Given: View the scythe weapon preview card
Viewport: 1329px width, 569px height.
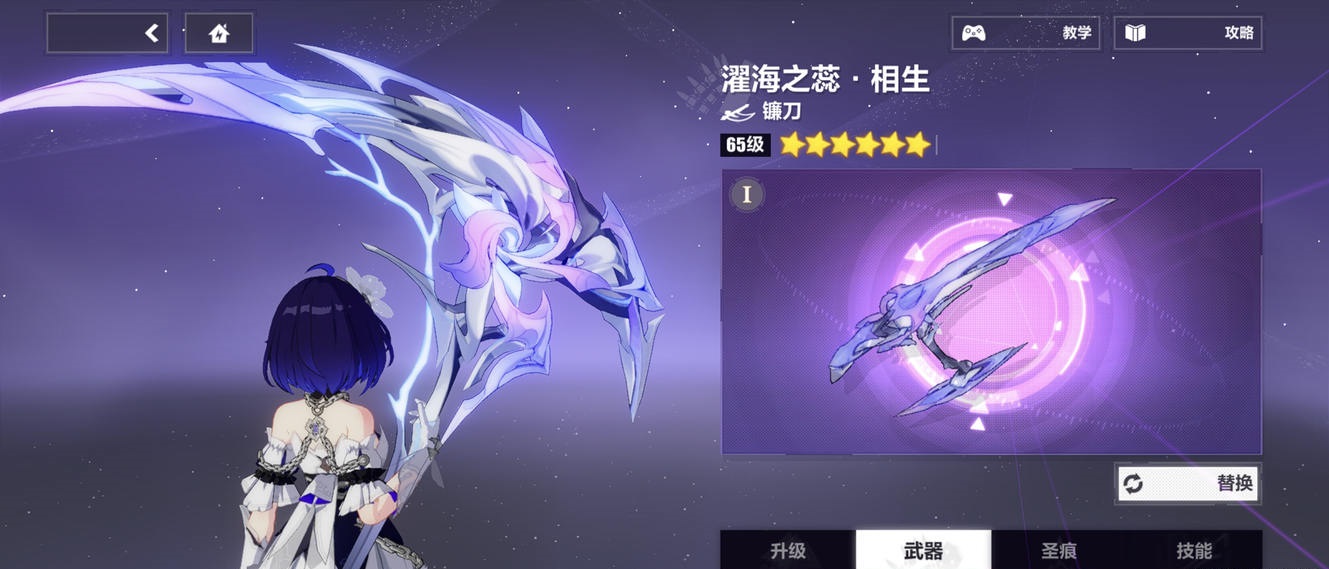Looking at the screenshot, I should (991, 311).
